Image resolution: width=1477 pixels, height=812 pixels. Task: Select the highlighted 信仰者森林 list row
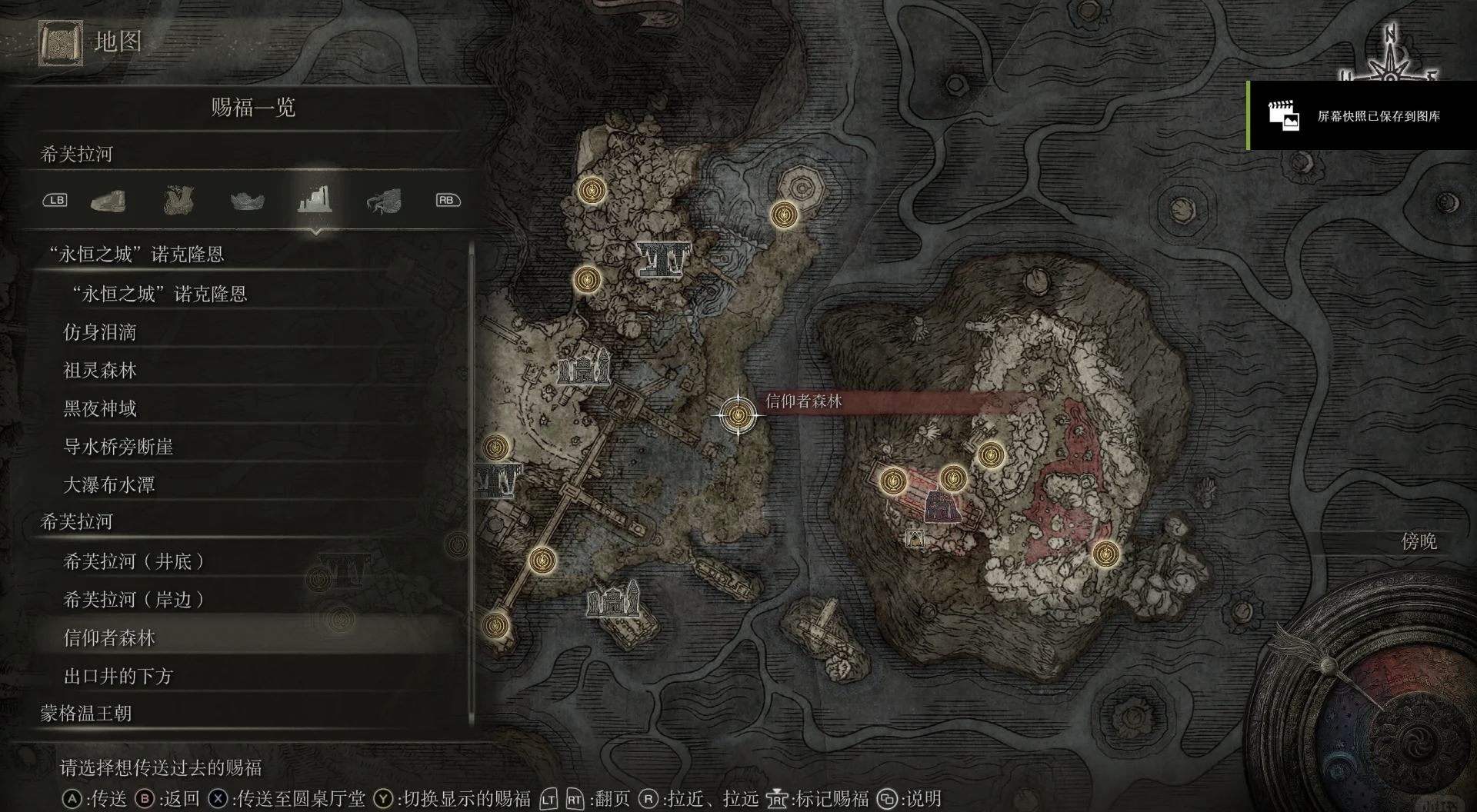109,637
